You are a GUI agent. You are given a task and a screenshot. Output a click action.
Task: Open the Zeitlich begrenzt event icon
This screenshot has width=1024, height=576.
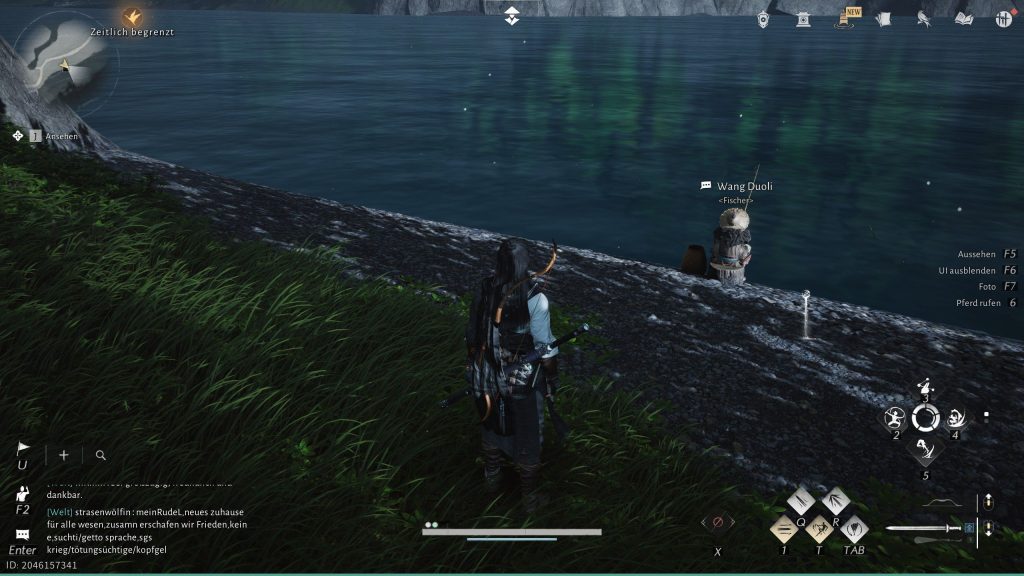click(x=133, y=16)
